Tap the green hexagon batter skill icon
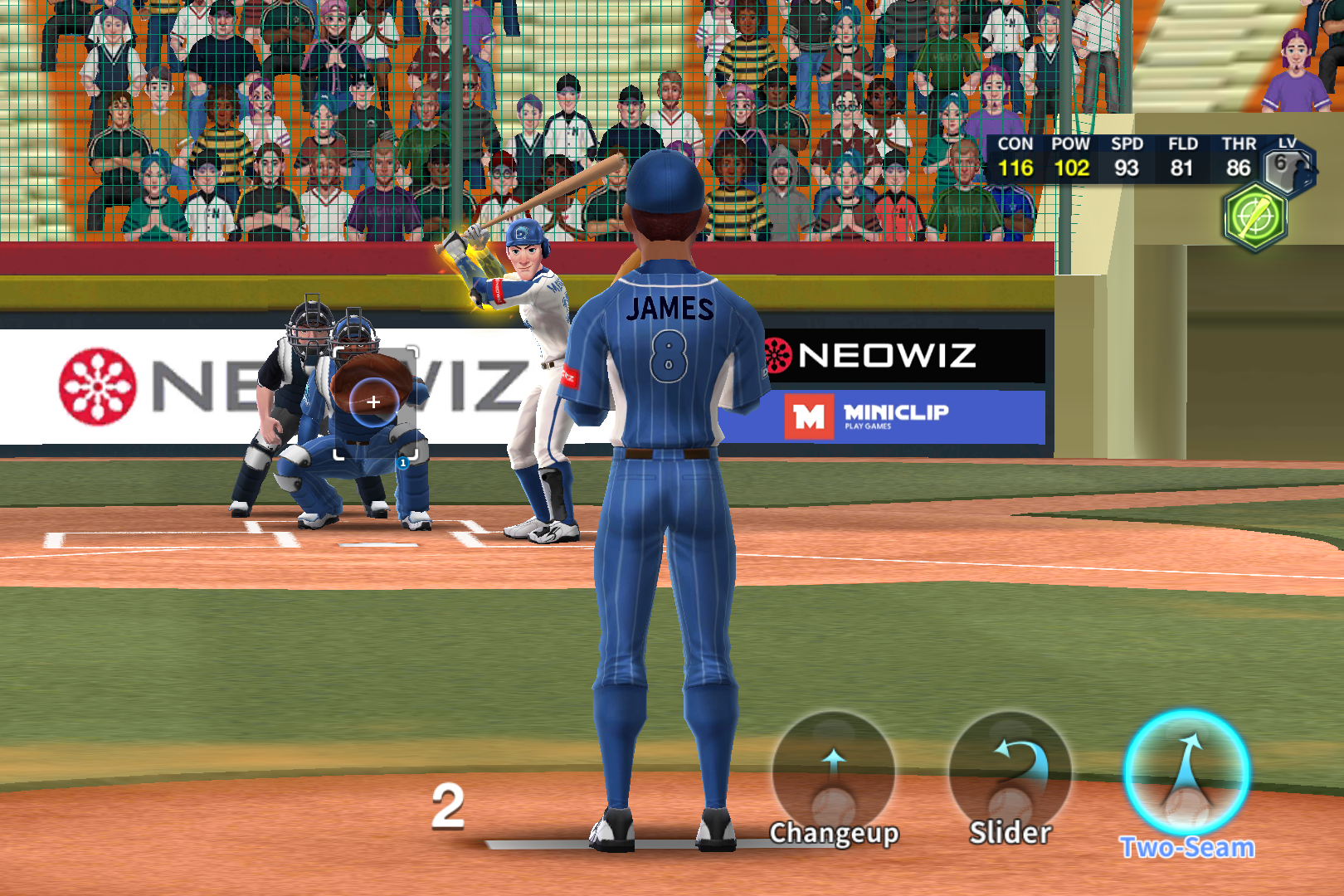 [x=1255, y=217]
